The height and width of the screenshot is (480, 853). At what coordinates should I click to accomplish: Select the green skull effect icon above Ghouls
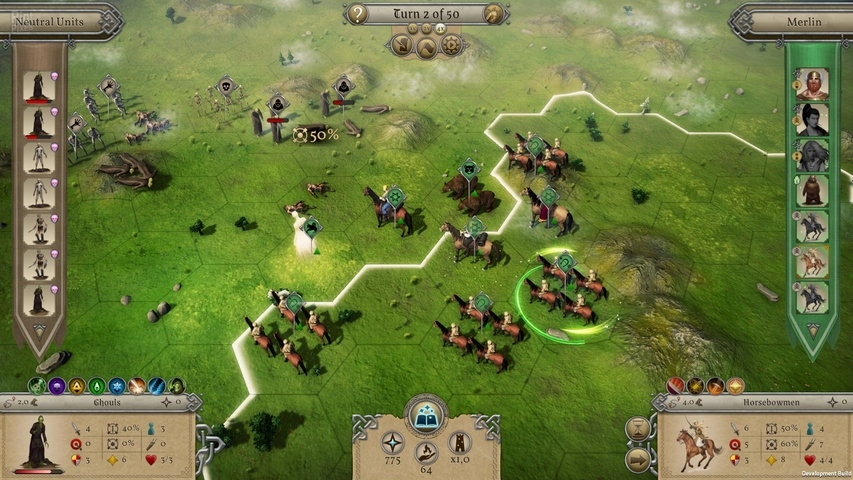[x=37, y=385]
